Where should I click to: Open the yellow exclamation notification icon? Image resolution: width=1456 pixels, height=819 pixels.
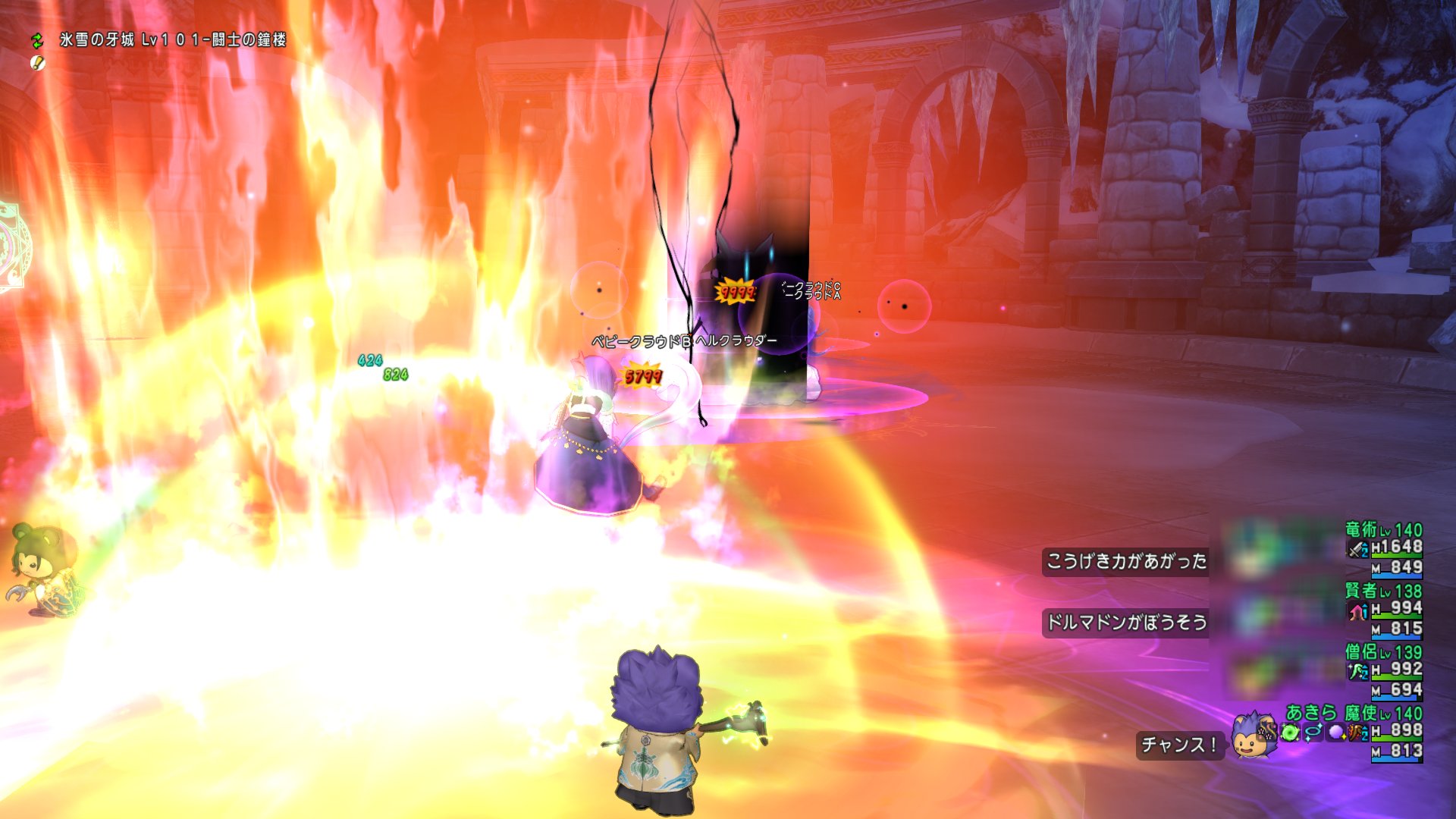37,63
